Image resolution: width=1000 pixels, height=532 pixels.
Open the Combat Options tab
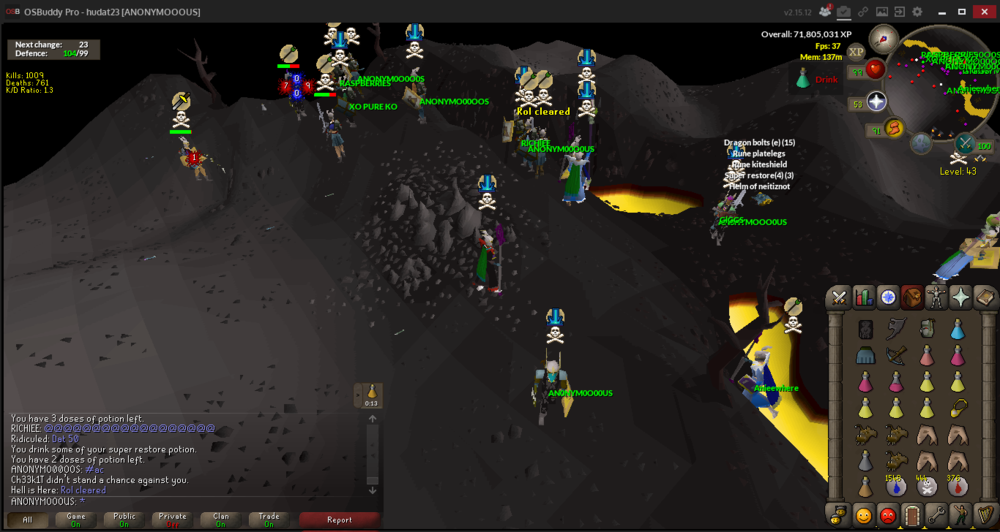[x=838, y=297]
